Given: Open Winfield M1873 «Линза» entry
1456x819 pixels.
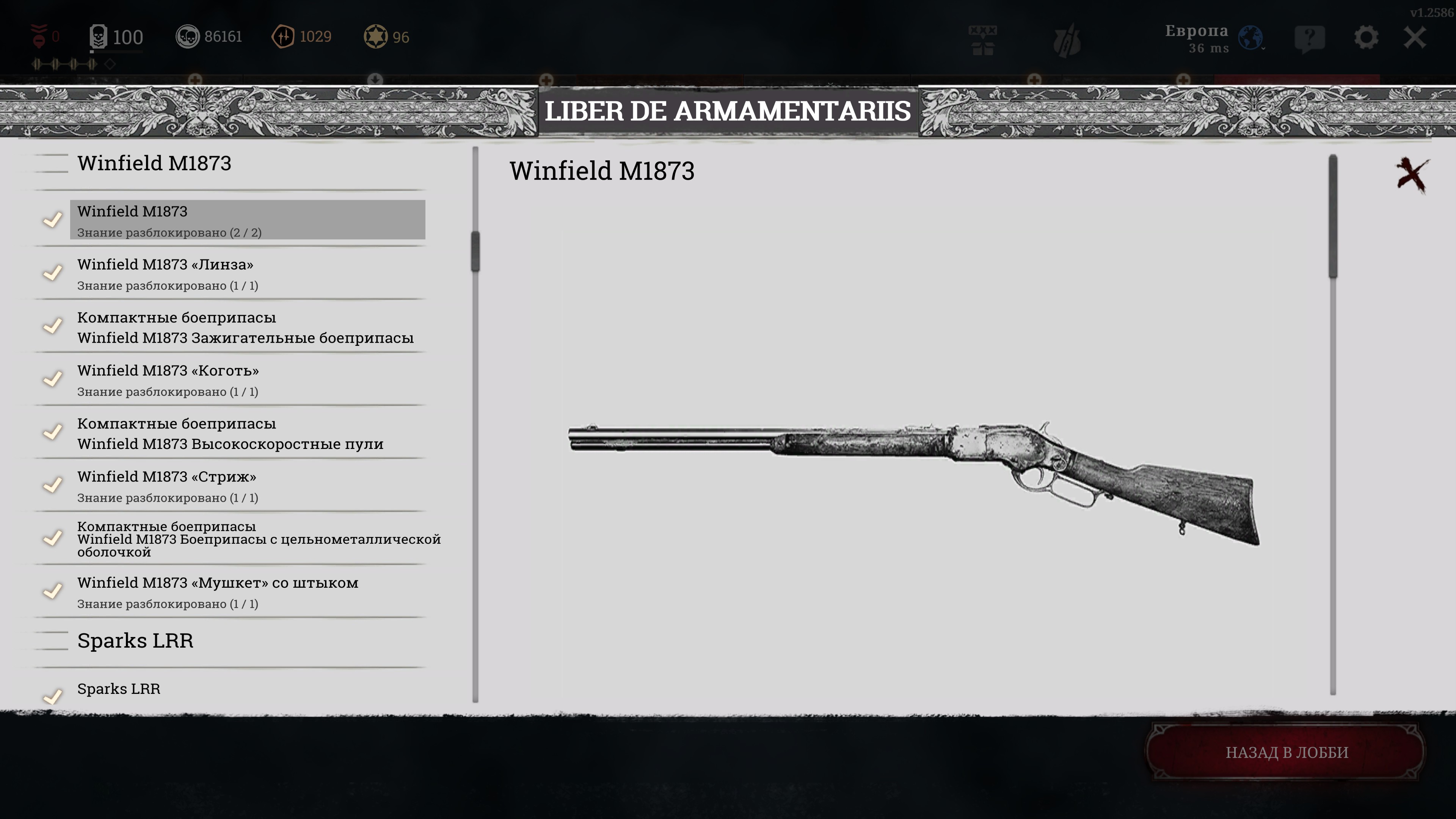Looking at the screenshot, I should (247, 273).
